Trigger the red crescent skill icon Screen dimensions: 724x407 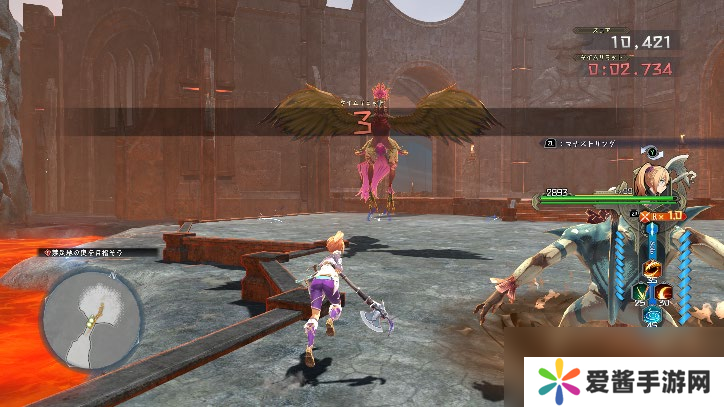(665, 291)
